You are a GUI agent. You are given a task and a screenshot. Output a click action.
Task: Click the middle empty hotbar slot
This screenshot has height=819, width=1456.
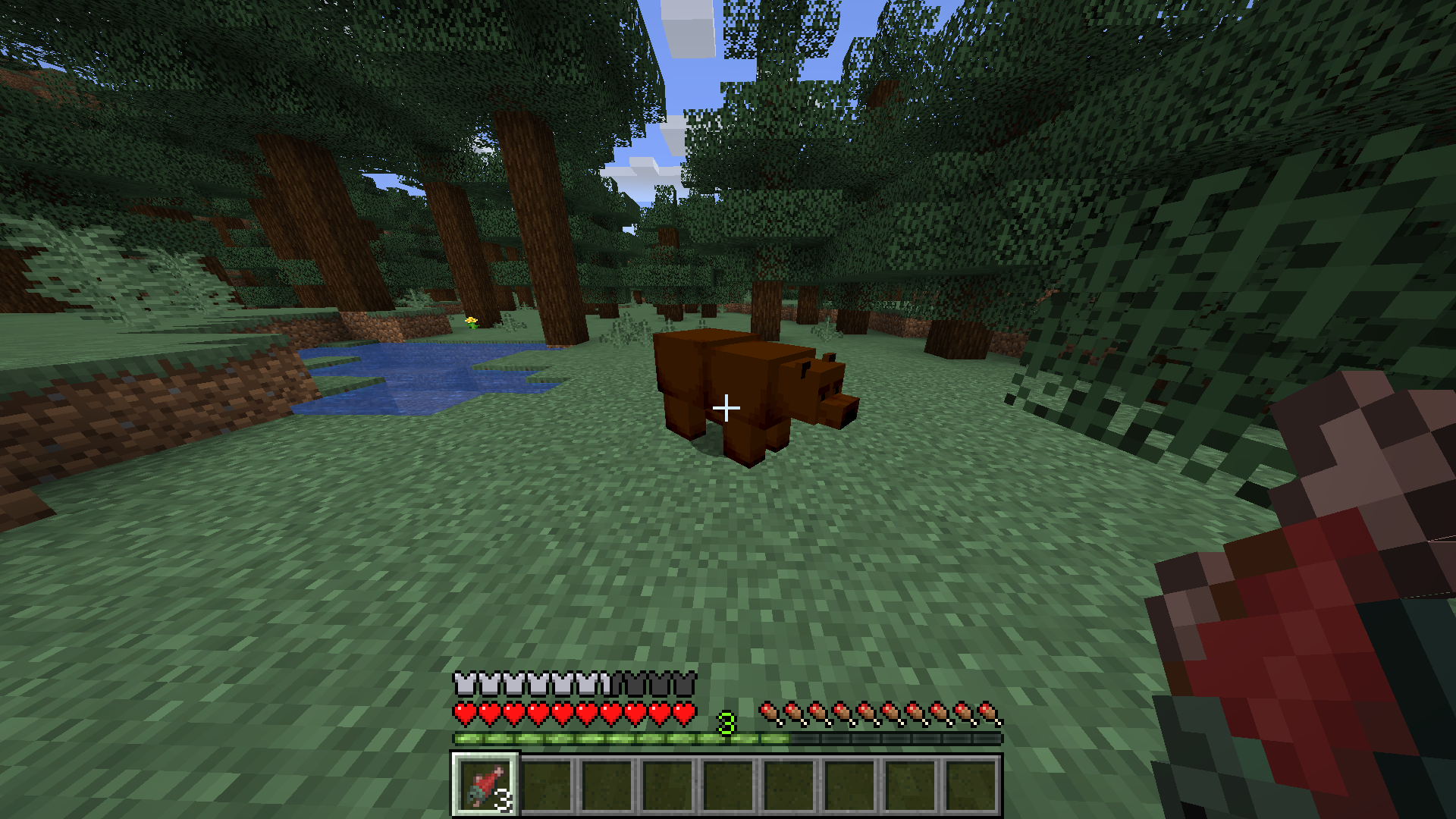(x=728, y=785)
